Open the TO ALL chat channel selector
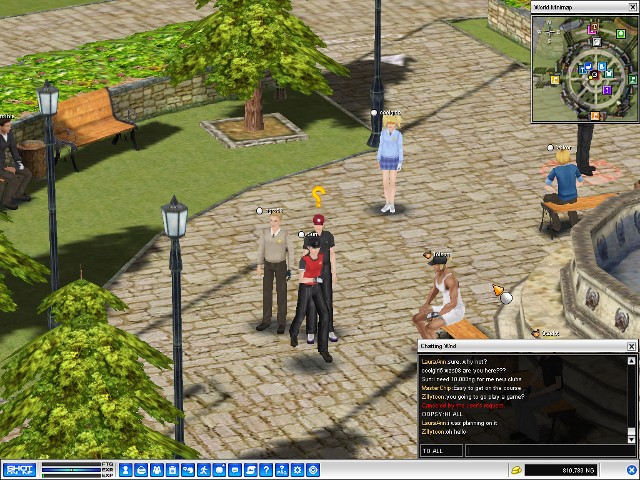Image resolution: width=640 pixels, height=480 pixels. pyautogui.click(x=441, y=451)
